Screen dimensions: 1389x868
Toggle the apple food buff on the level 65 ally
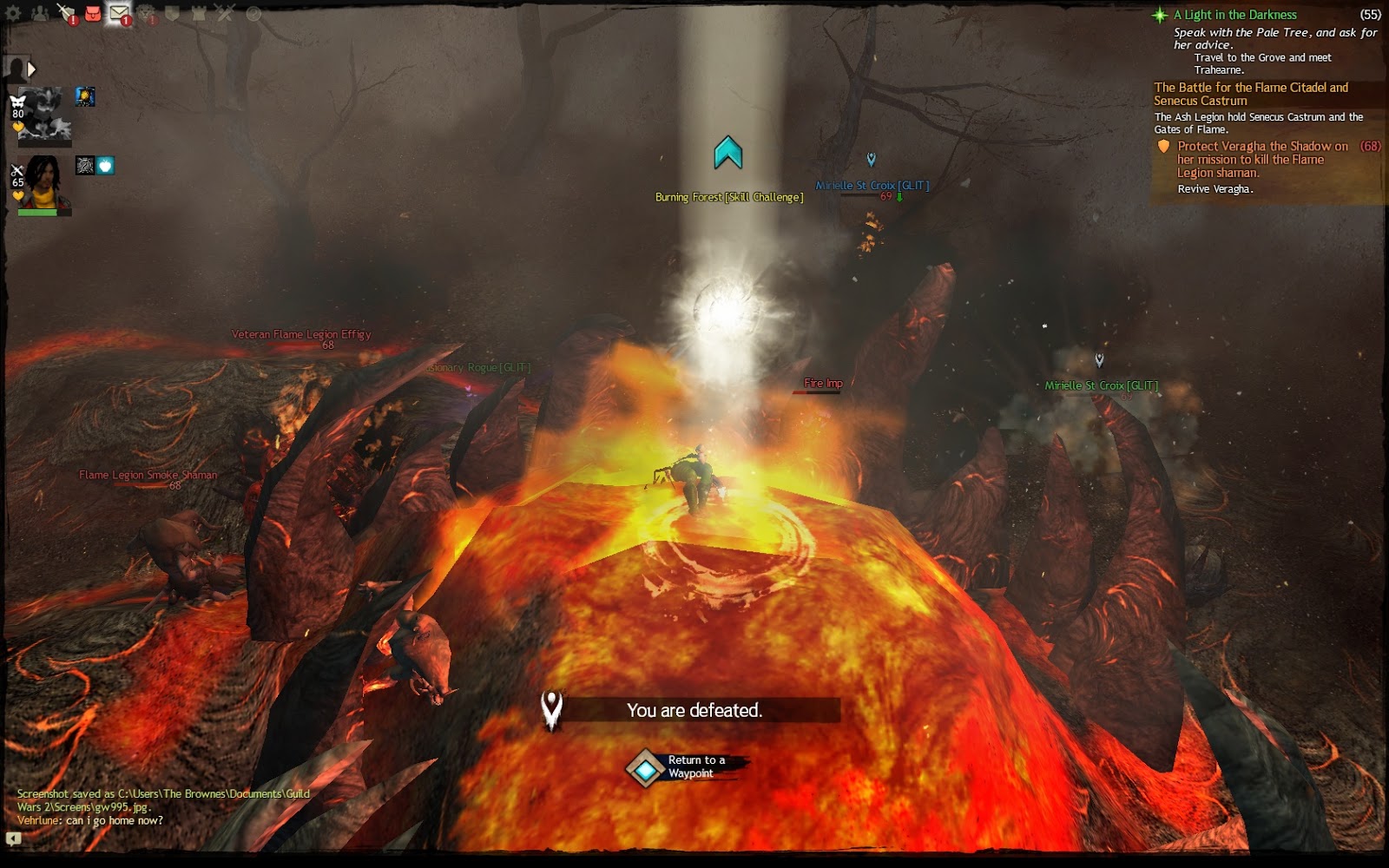(x=103, y=166)
